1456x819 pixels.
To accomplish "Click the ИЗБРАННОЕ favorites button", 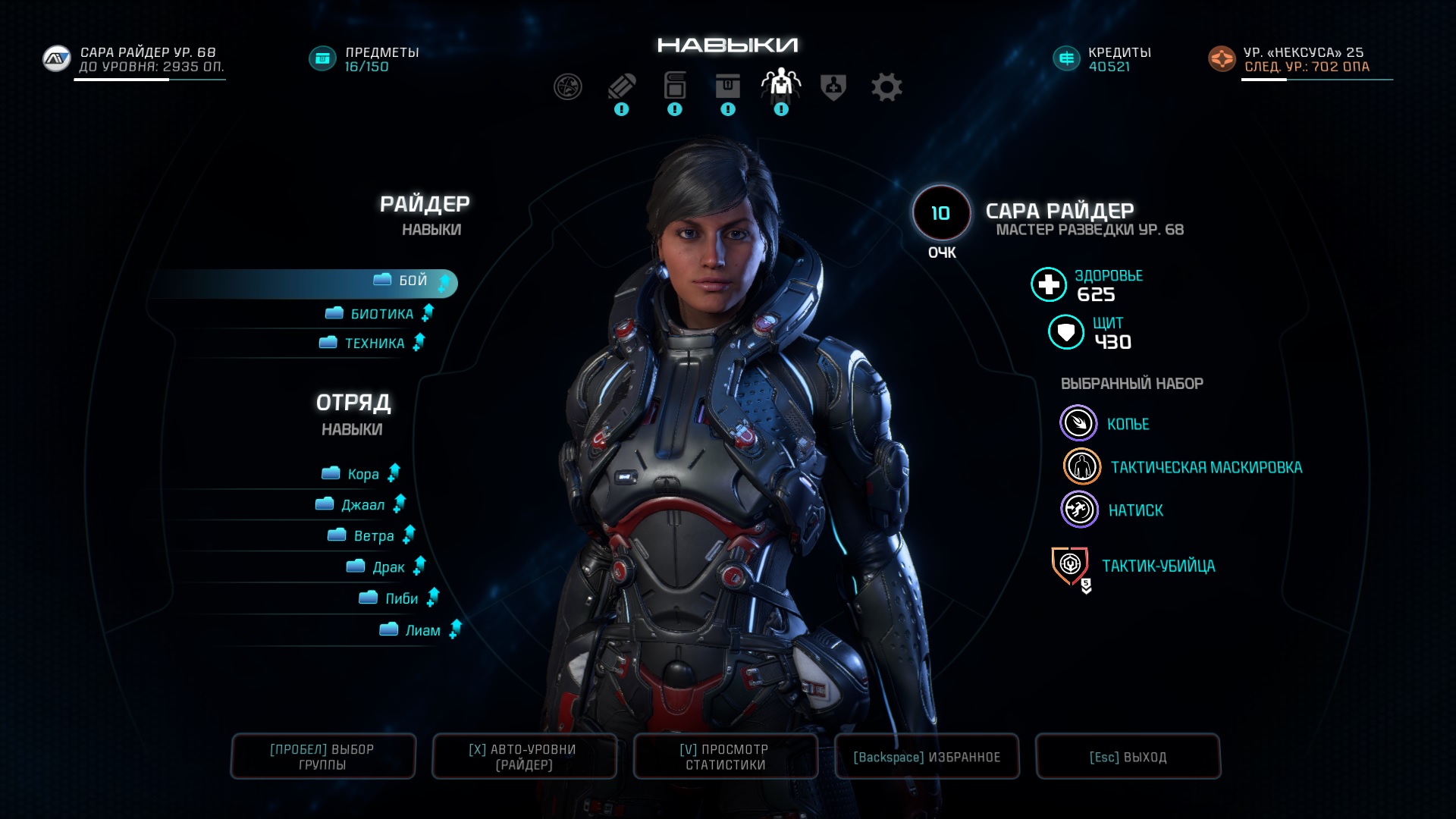I will (x=927, y=757).
